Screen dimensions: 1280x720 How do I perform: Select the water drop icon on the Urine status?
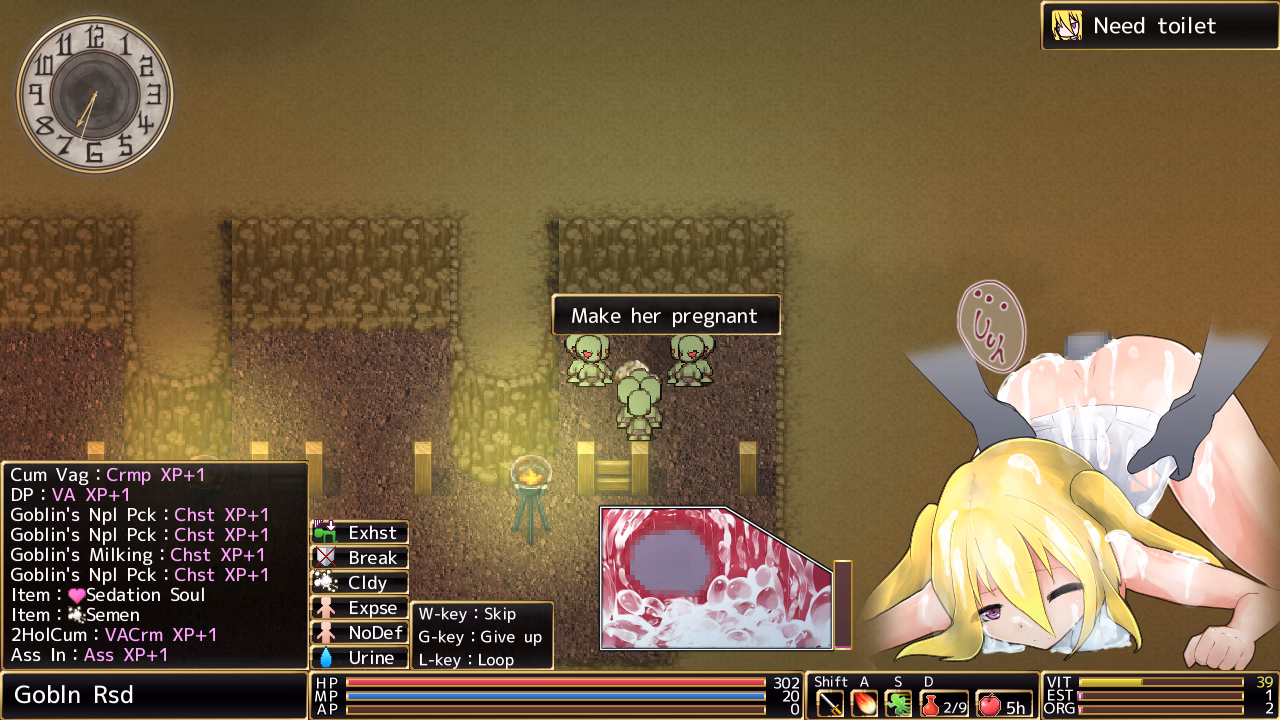tap(325, 657)
